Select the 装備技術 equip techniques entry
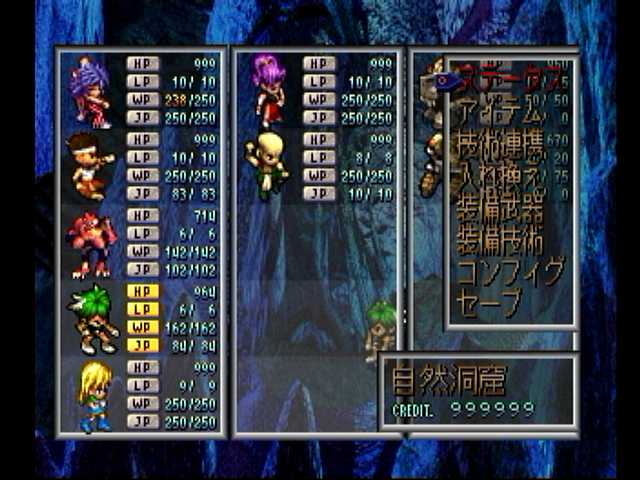The width and height of the screenshot is (640, 480). 500,241
